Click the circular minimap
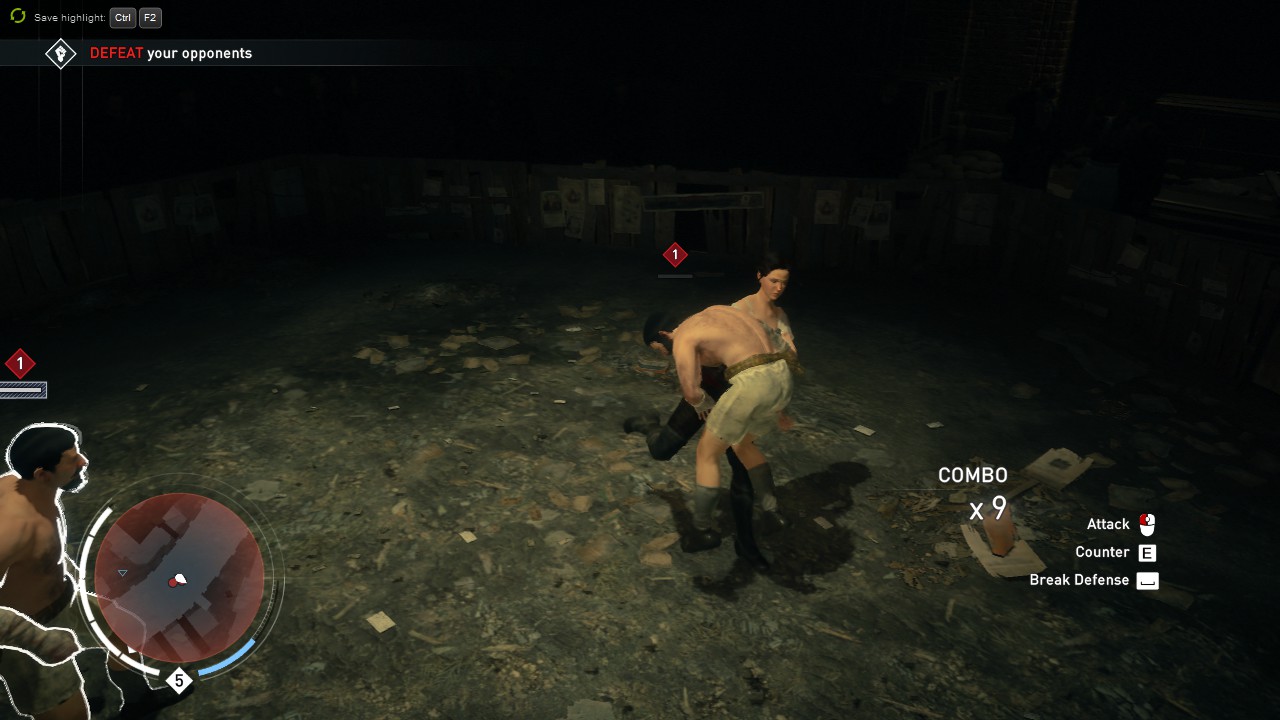Image resolution: width=1280 pixels, height=720 pixels. (x=179, y=578)
